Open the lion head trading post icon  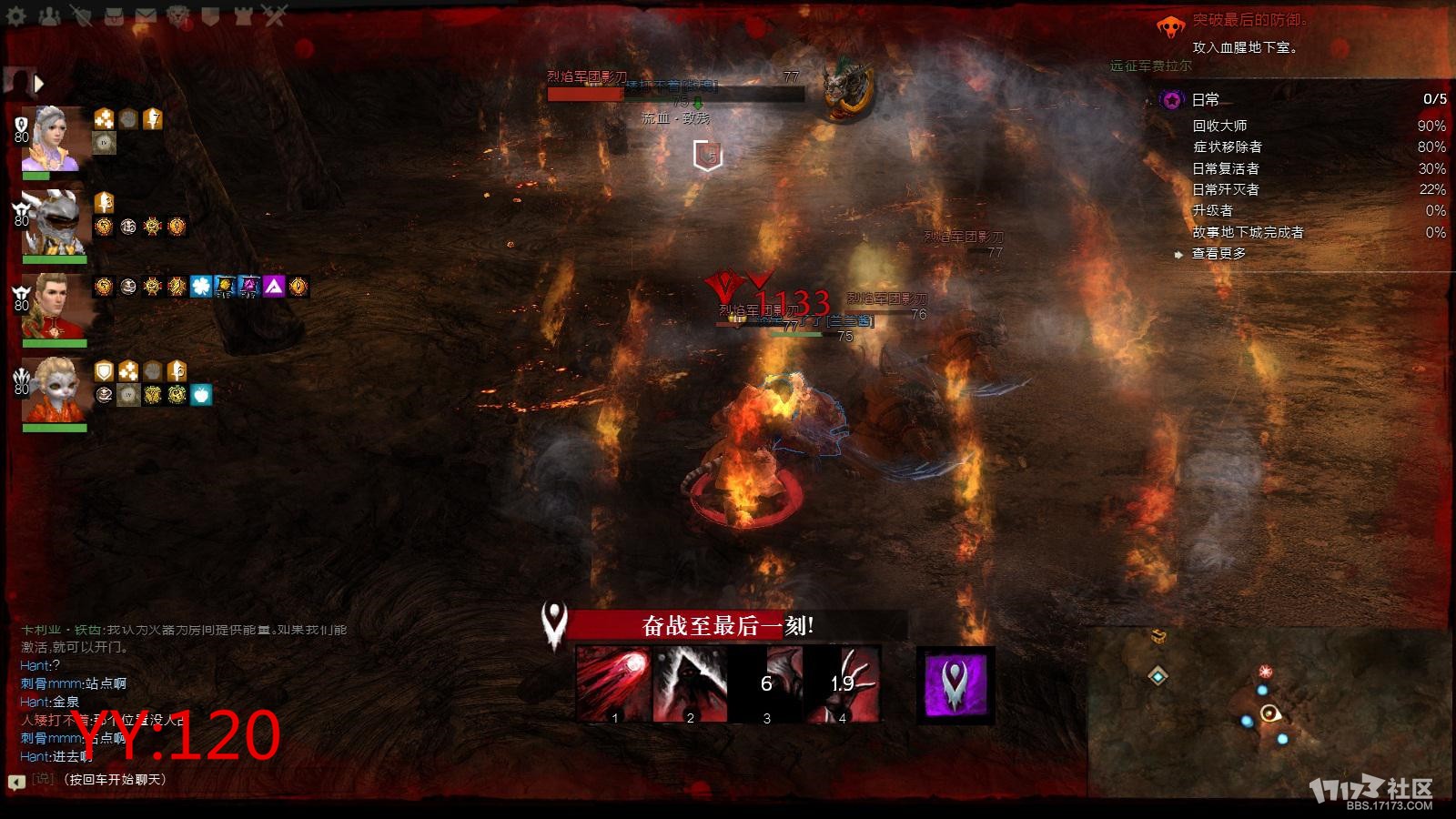click(x=178, y=15)
